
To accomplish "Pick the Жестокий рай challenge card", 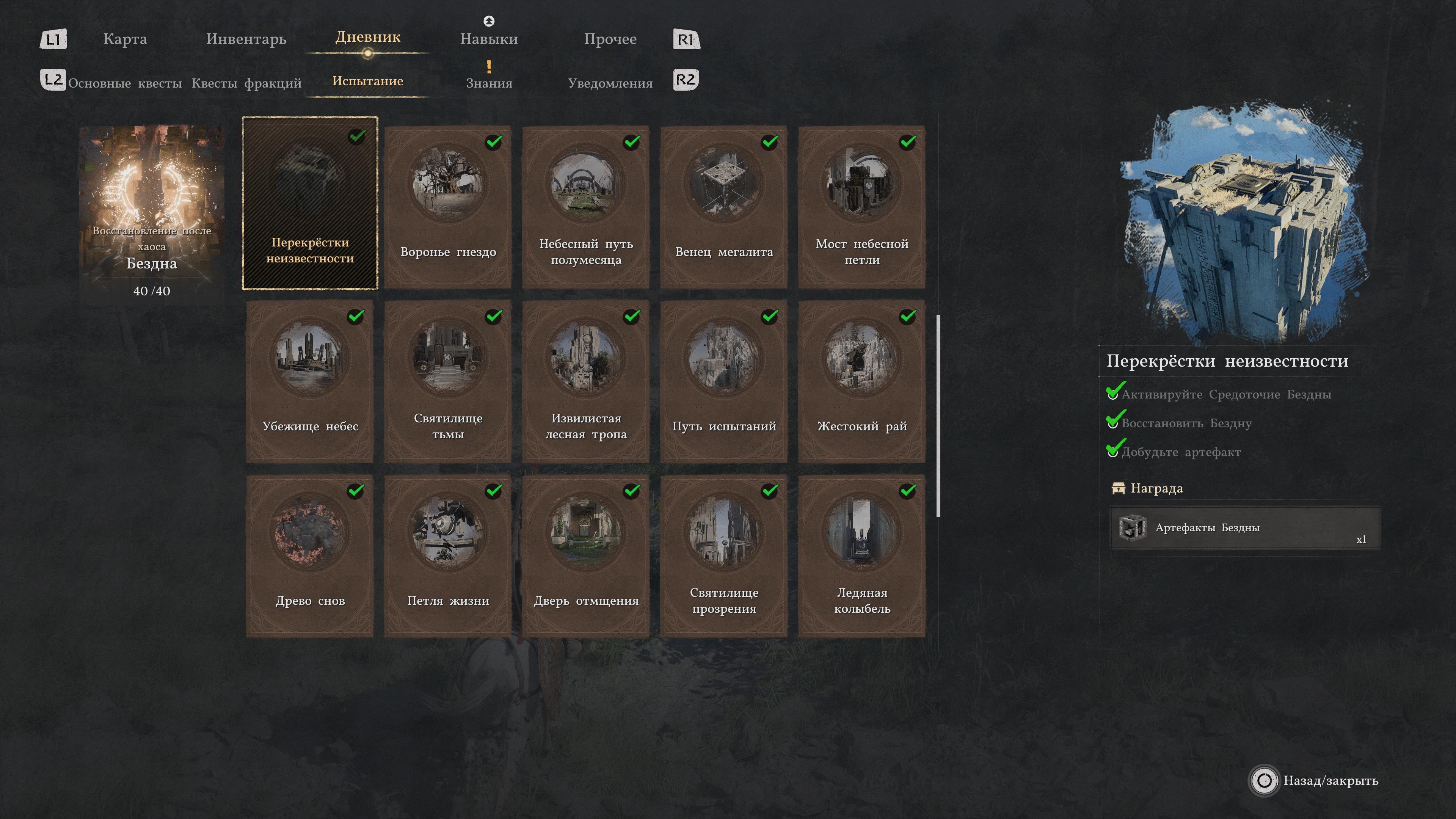I will click(861, 381).
